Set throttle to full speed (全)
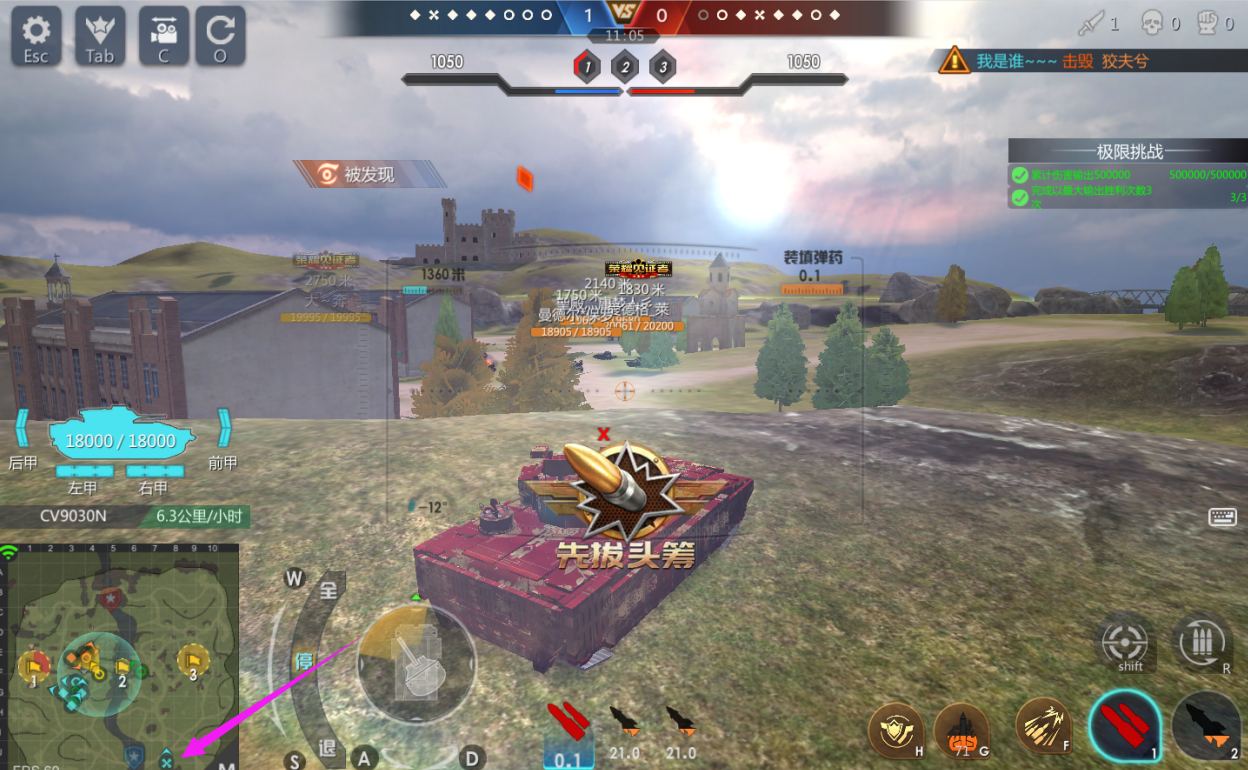This screenshot has width=1248, height=770. (327, 589)
